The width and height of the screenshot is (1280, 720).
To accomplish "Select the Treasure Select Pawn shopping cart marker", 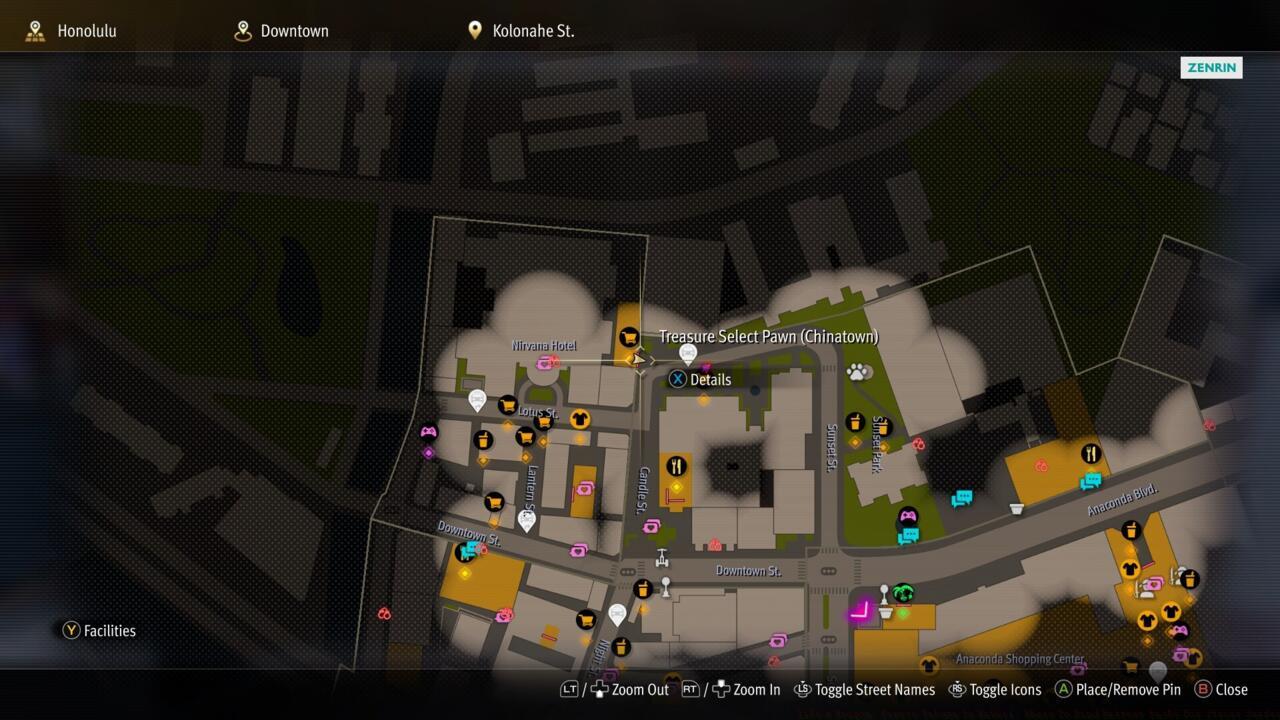I will click(629, 339).
